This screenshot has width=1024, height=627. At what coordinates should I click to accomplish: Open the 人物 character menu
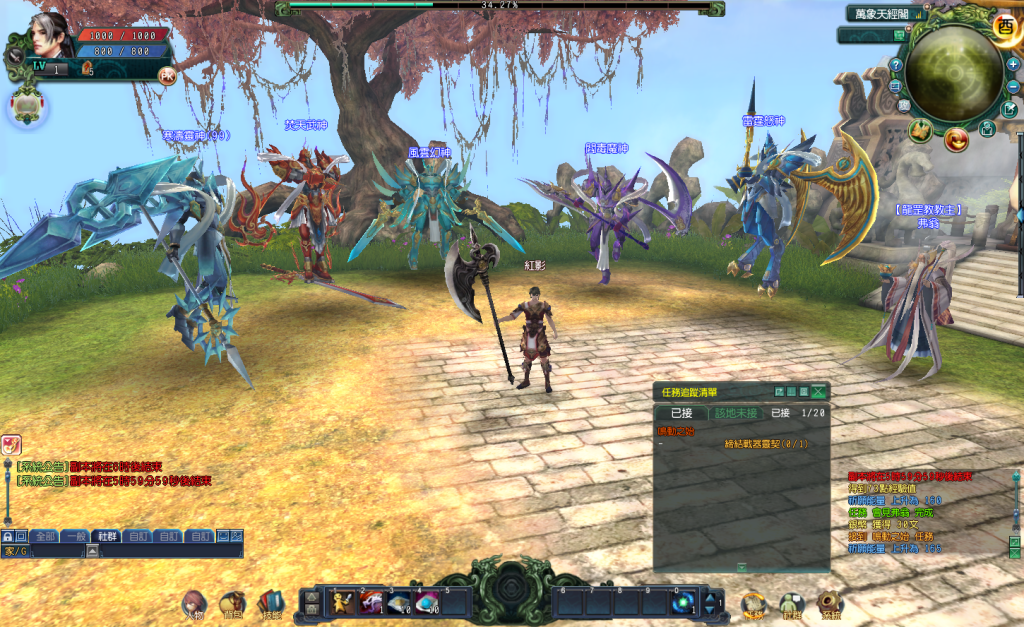coord(193,602)
